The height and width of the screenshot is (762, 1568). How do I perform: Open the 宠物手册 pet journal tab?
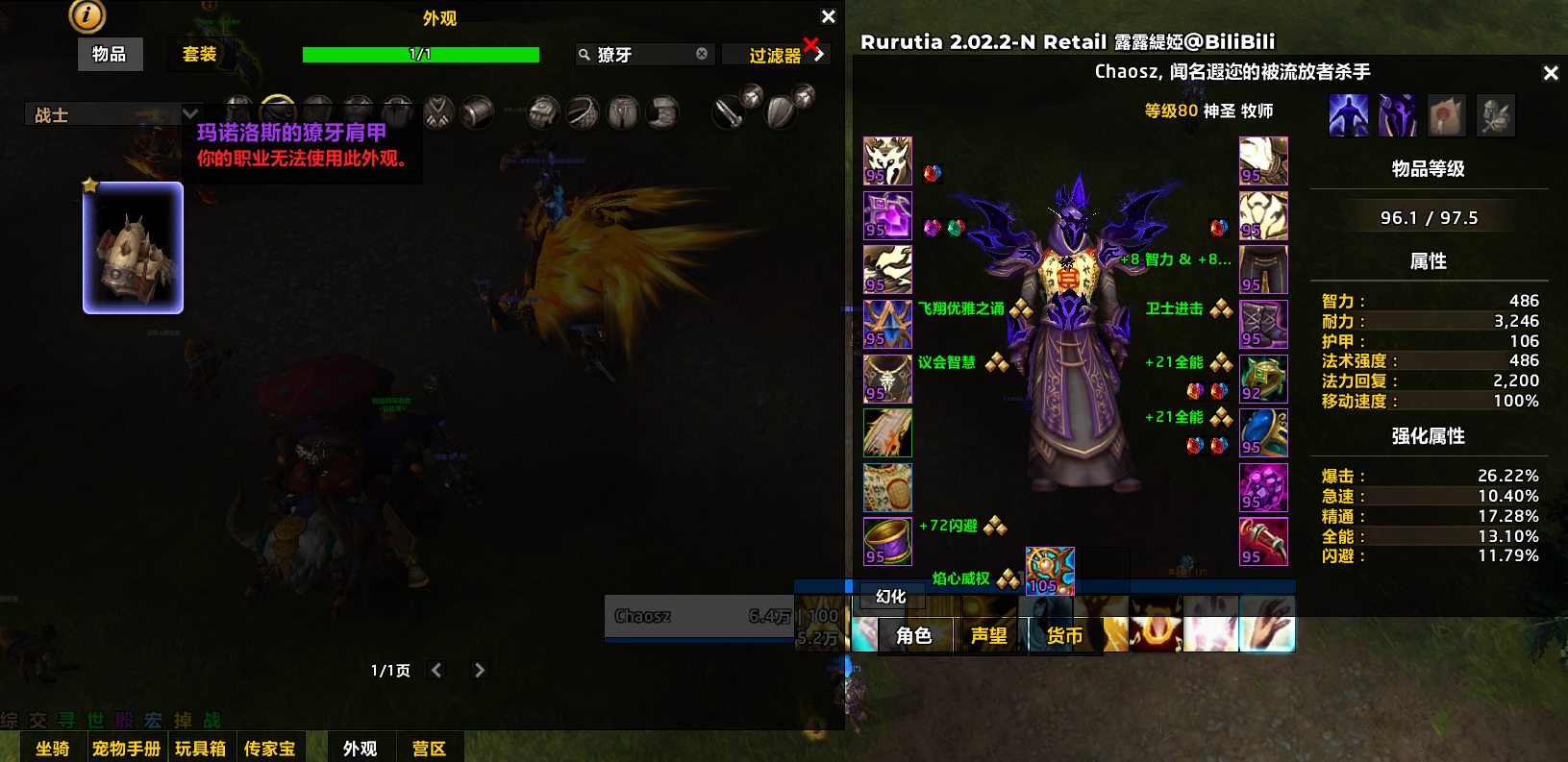[126, 748]
